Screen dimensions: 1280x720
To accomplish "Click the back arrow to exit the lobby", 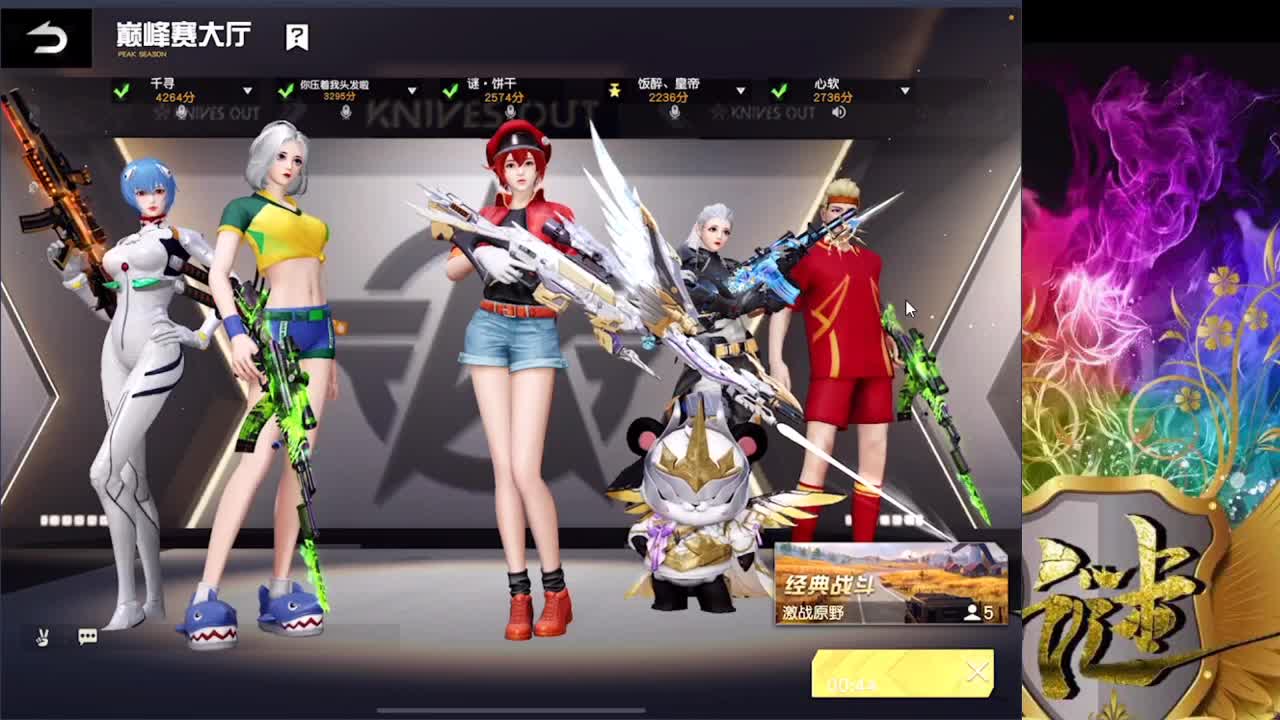I will point(44,35).
